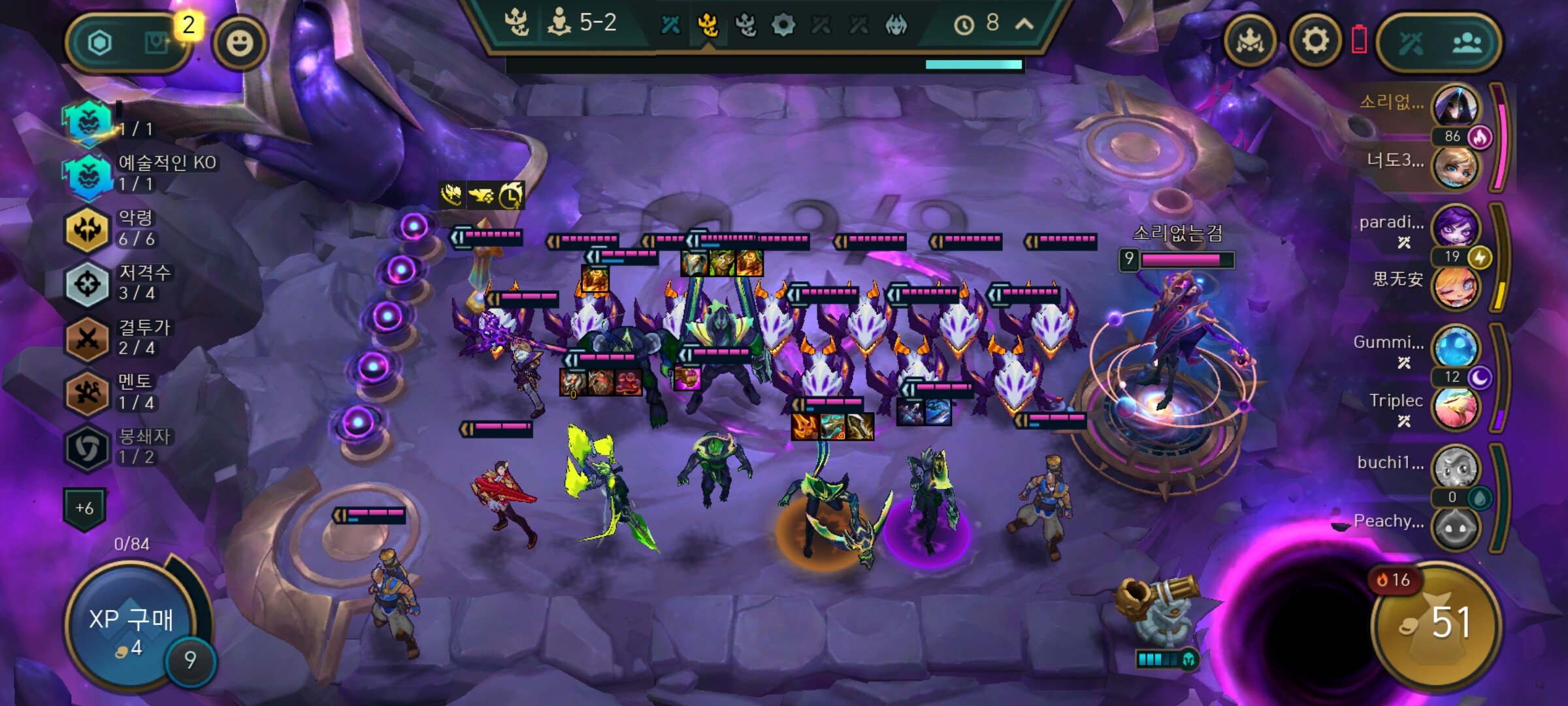The image size is (1568, 706).
Task: Select the 결투가 trait icon
Action: point(88,339)
